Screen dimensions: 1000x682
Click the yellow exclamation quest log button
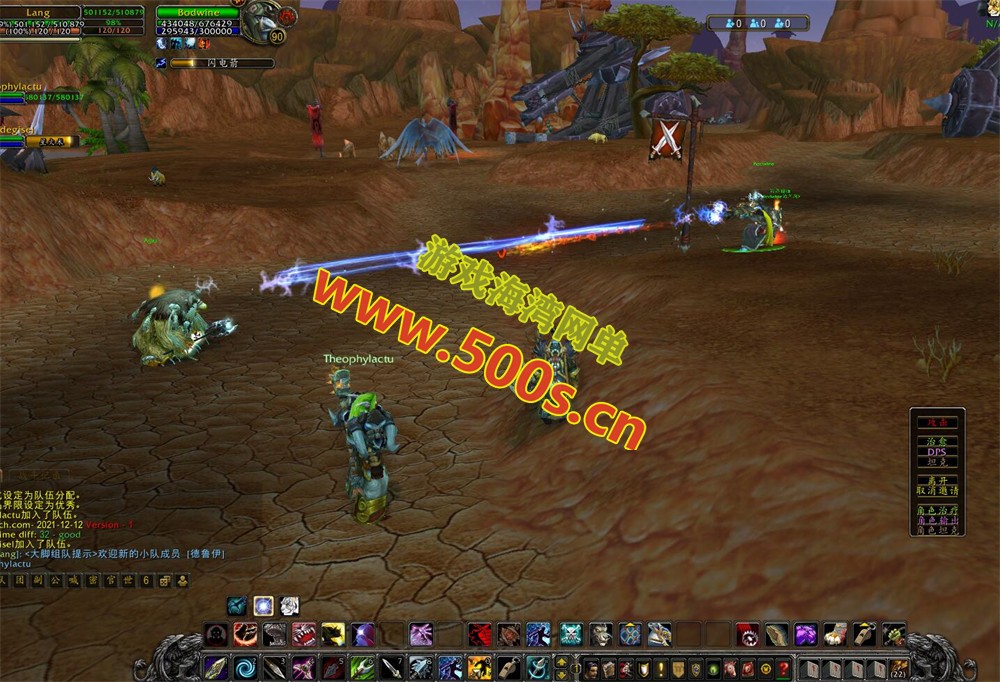point(660,668)
